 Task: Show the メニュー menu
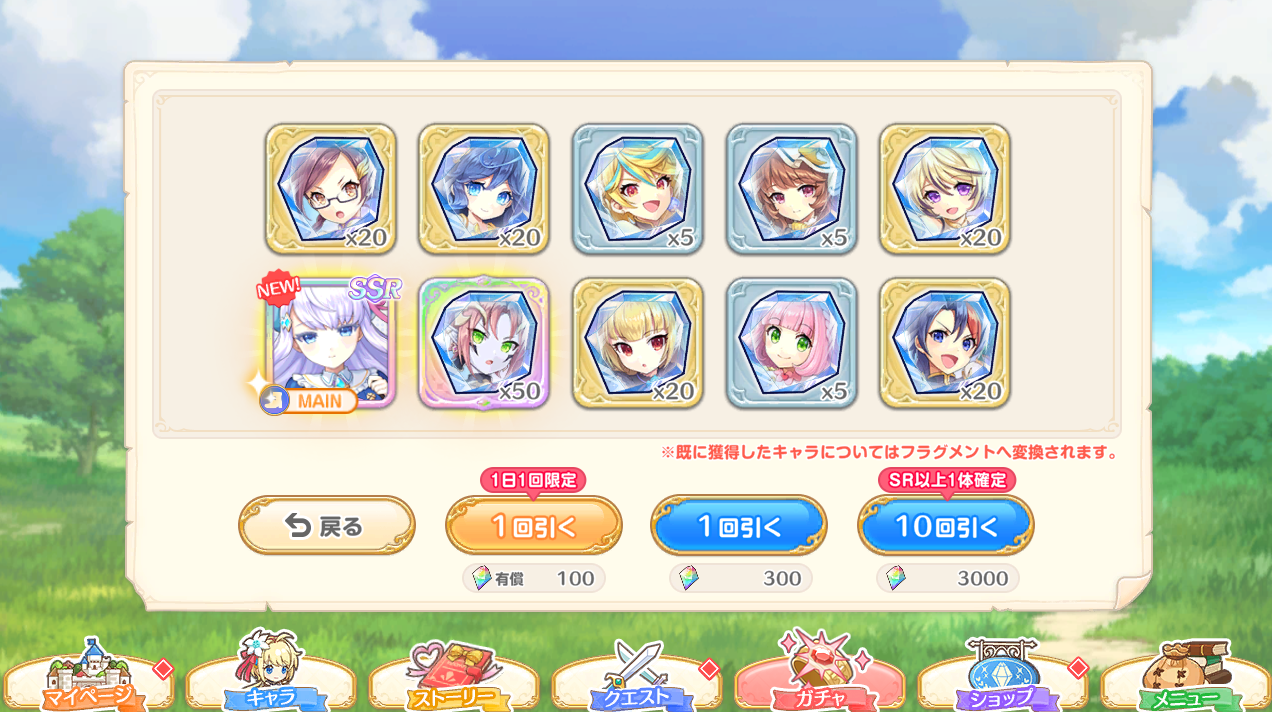pos(1186,682)
